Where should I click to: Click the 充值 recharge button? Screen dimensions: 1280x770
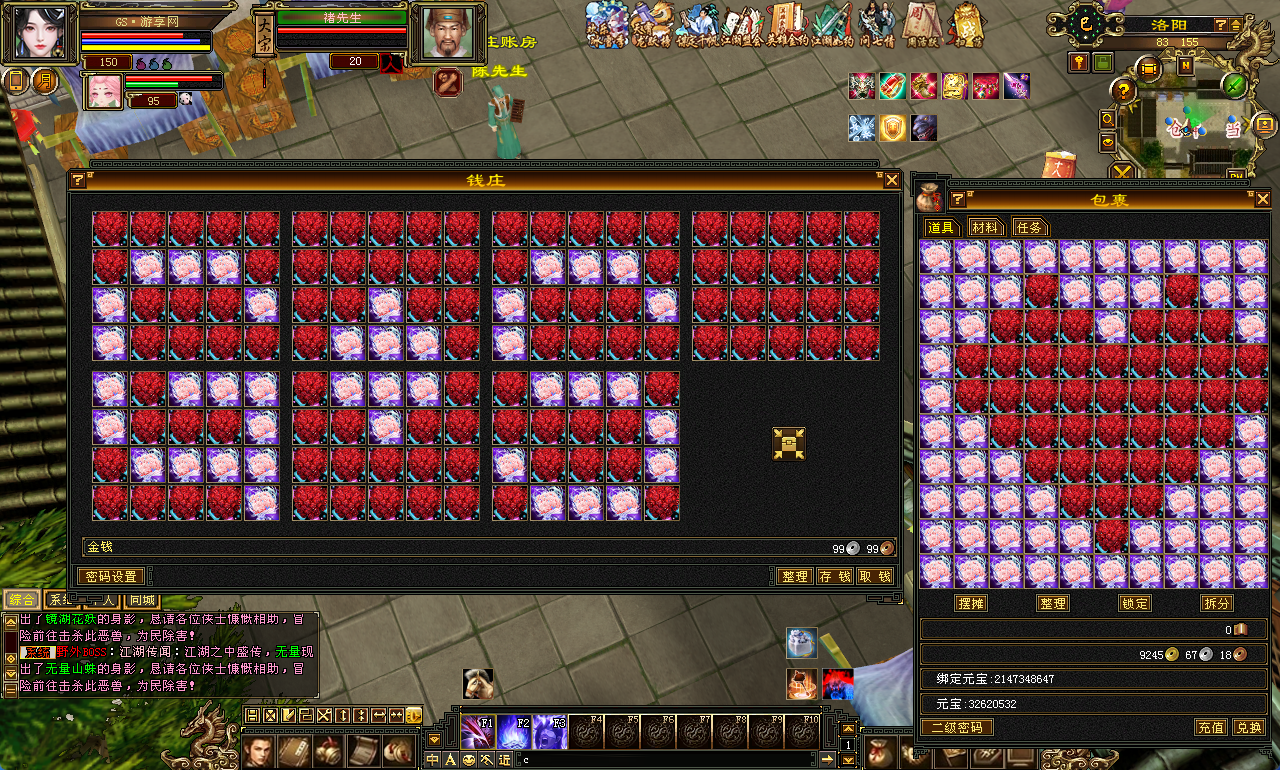[1211, 728]
